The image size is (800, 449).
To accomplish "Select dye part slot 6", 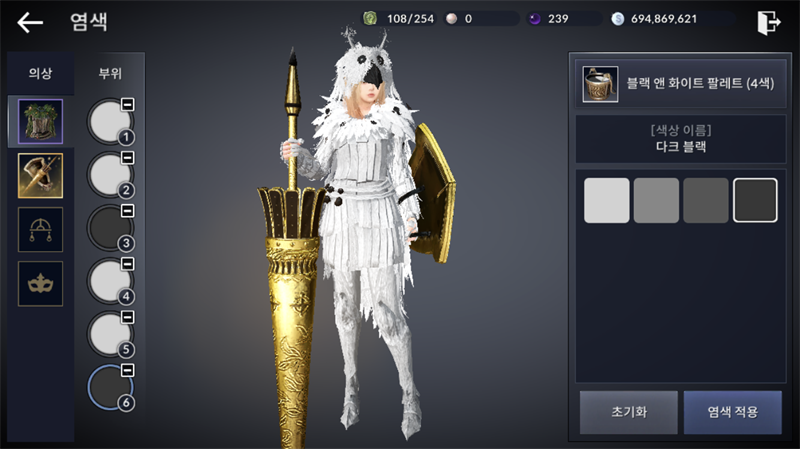I will pyautogui.click(x=110, y=387).
